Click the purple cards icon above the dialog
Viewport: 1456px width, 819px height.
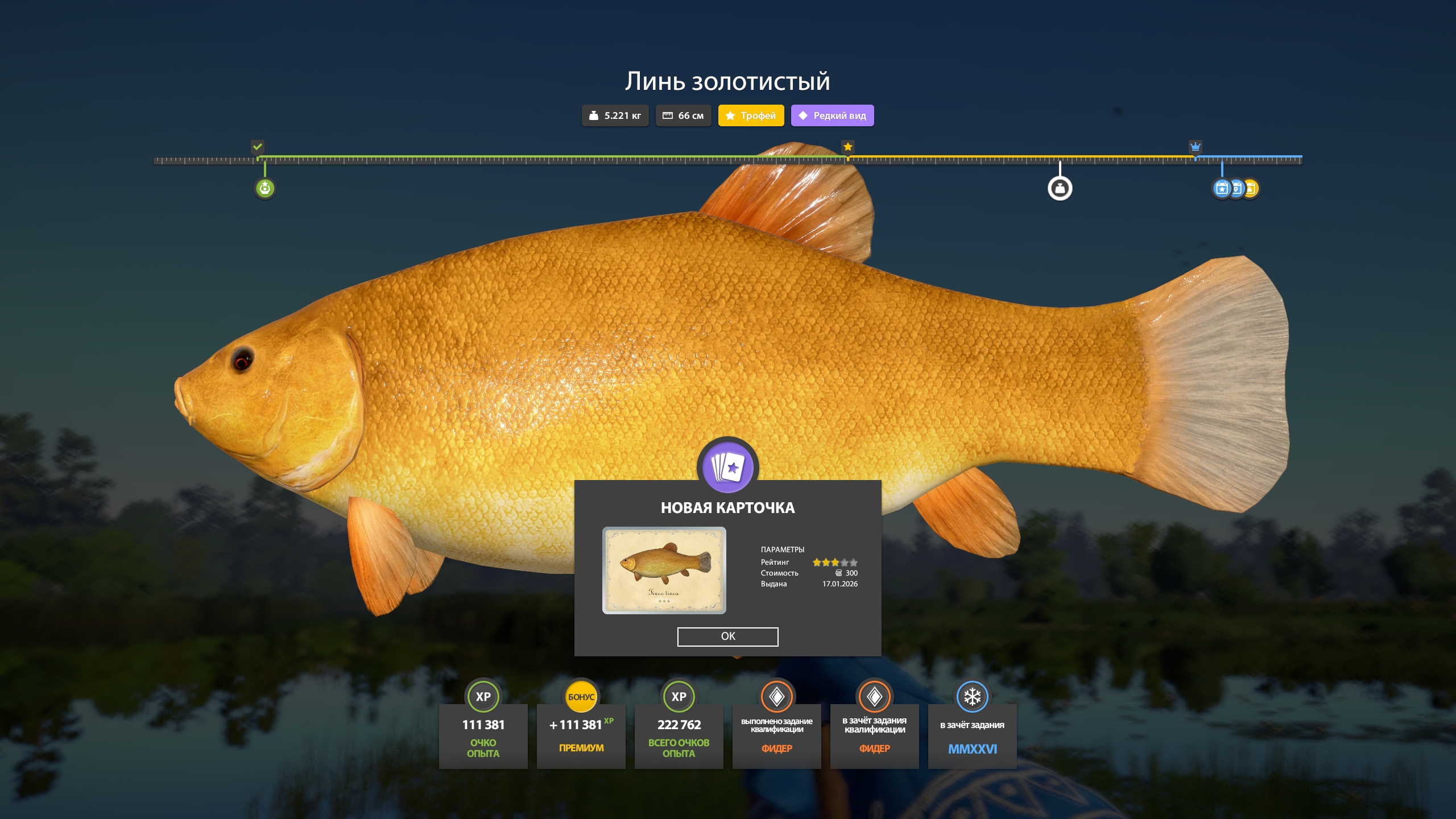point(728,467)
